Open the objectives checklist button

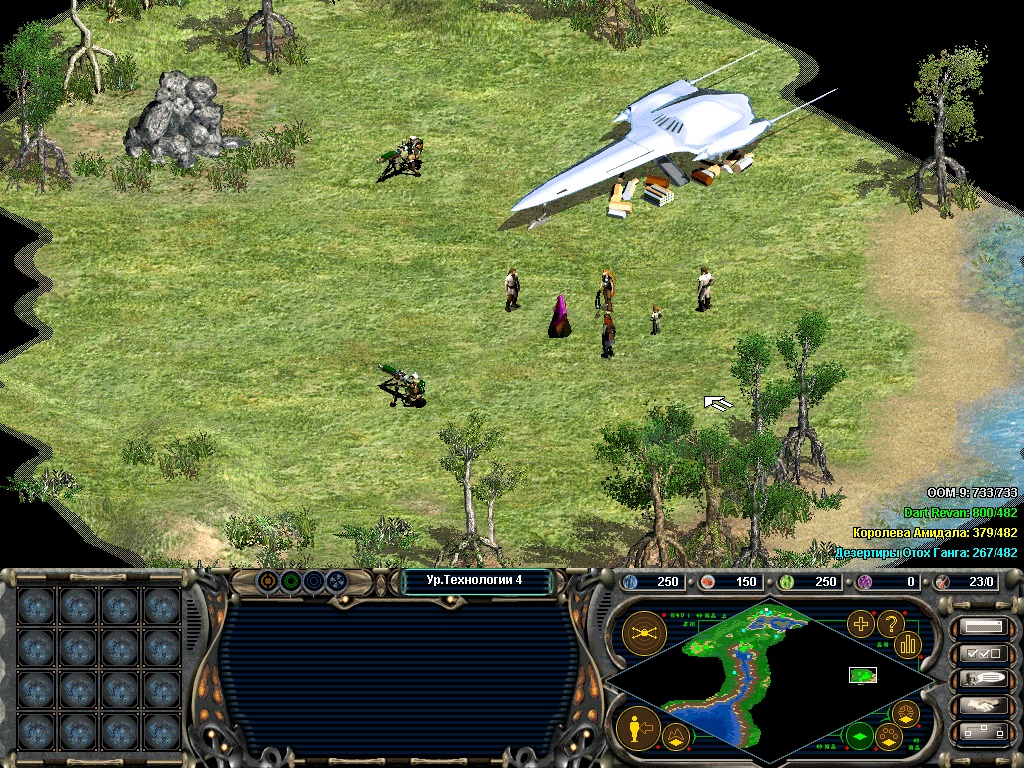coord(982,654)
